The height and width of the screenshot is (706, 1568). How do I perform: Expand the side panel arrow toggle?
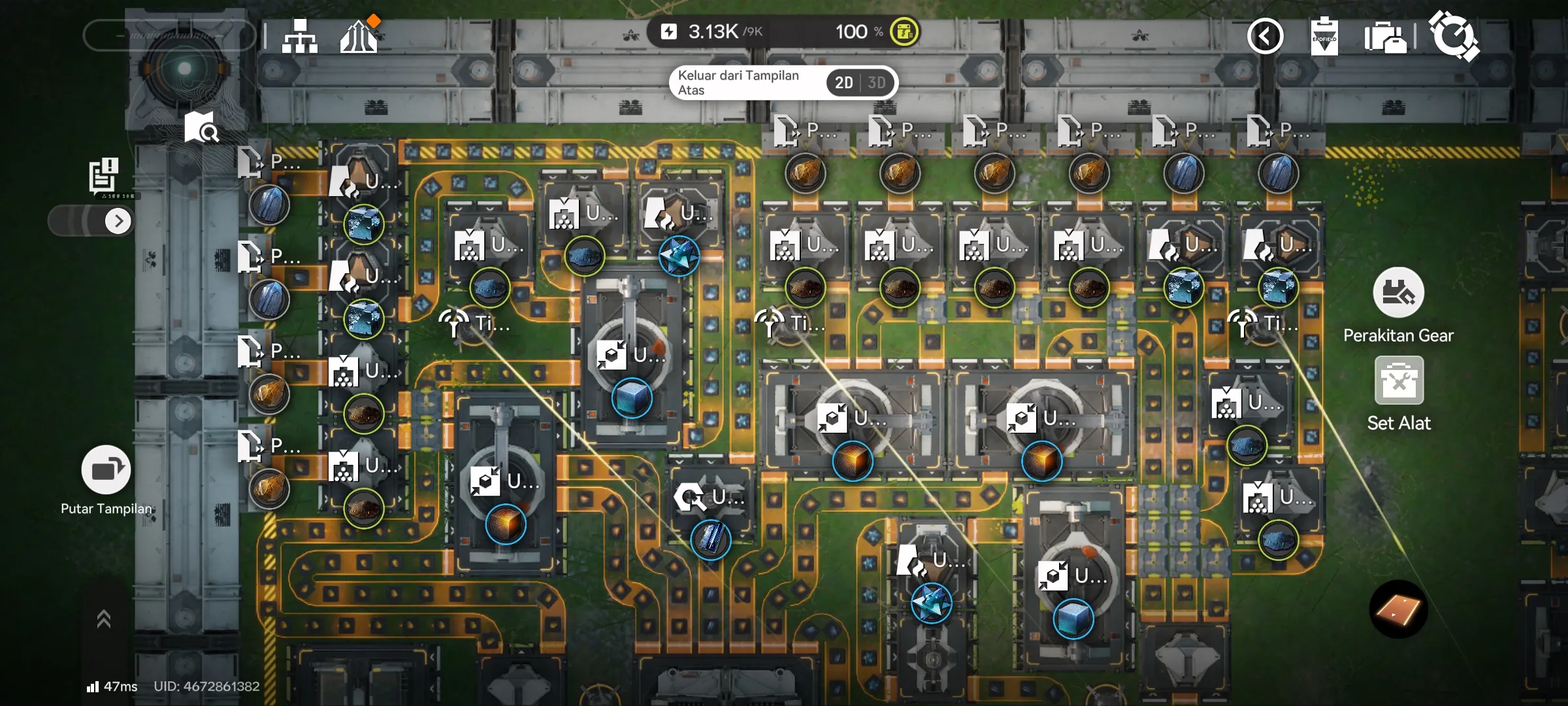pyautogui.click(x=118, y=221)
